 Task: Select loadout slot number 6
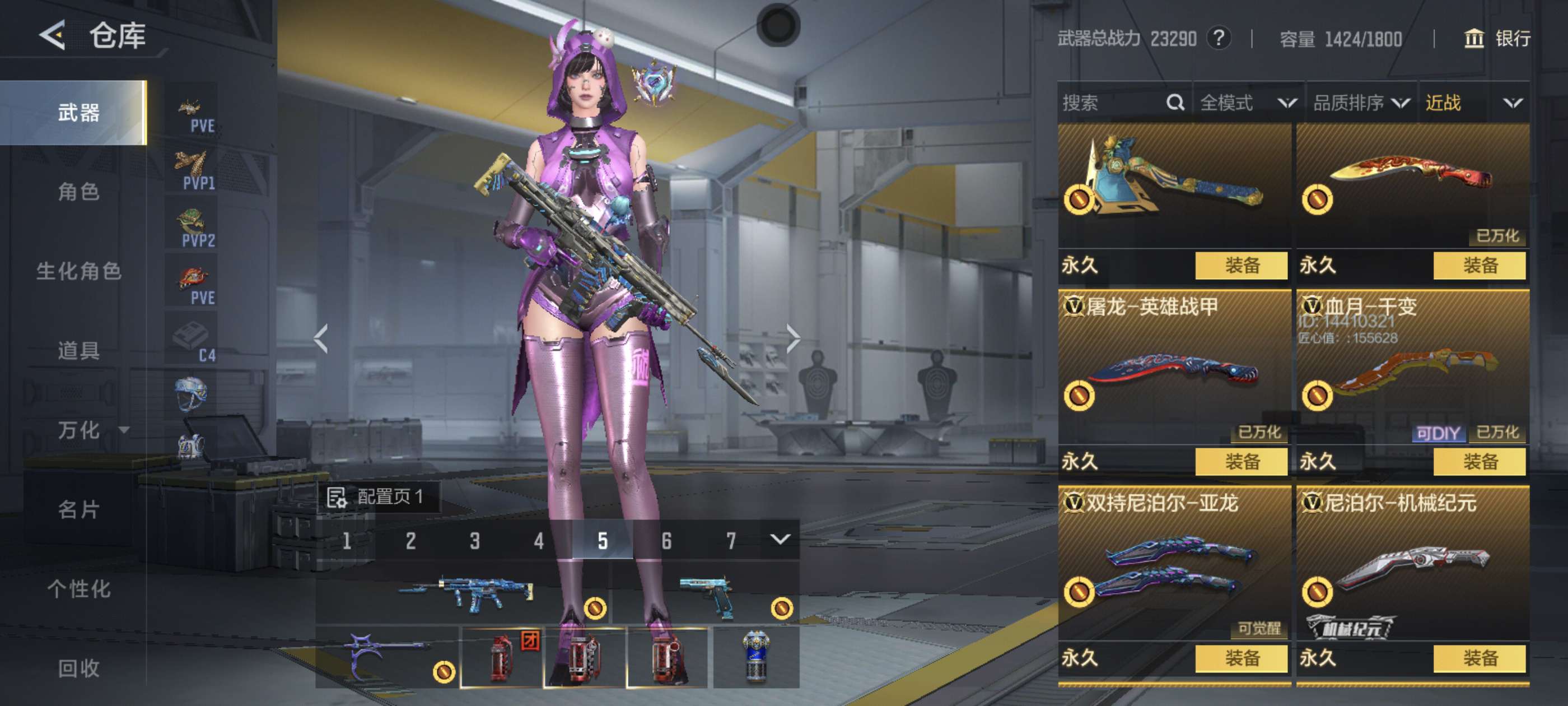click(666, 540)
